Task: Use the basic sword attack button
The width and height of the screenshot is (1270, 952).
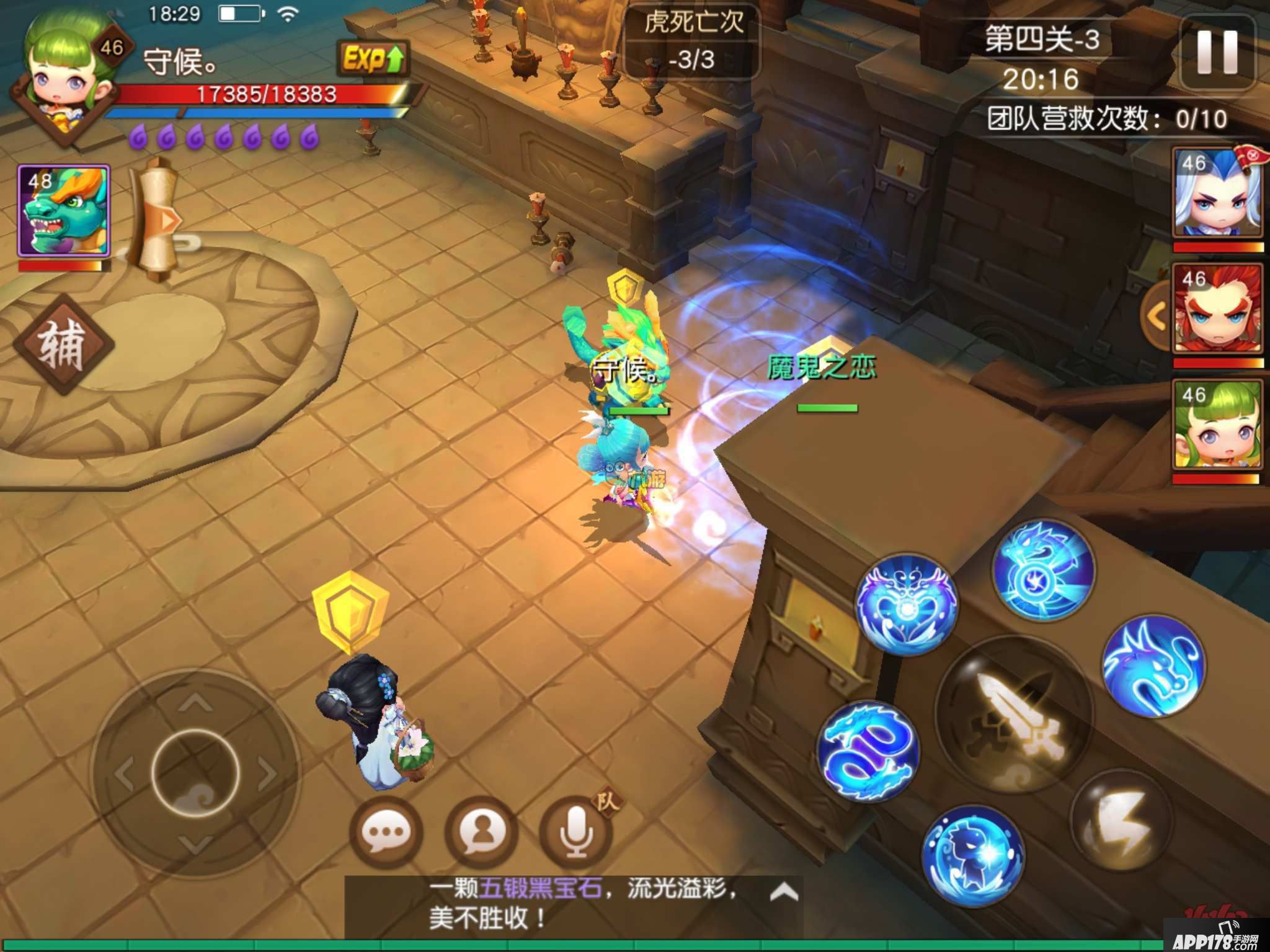Action: click(x=1013, y=714)
